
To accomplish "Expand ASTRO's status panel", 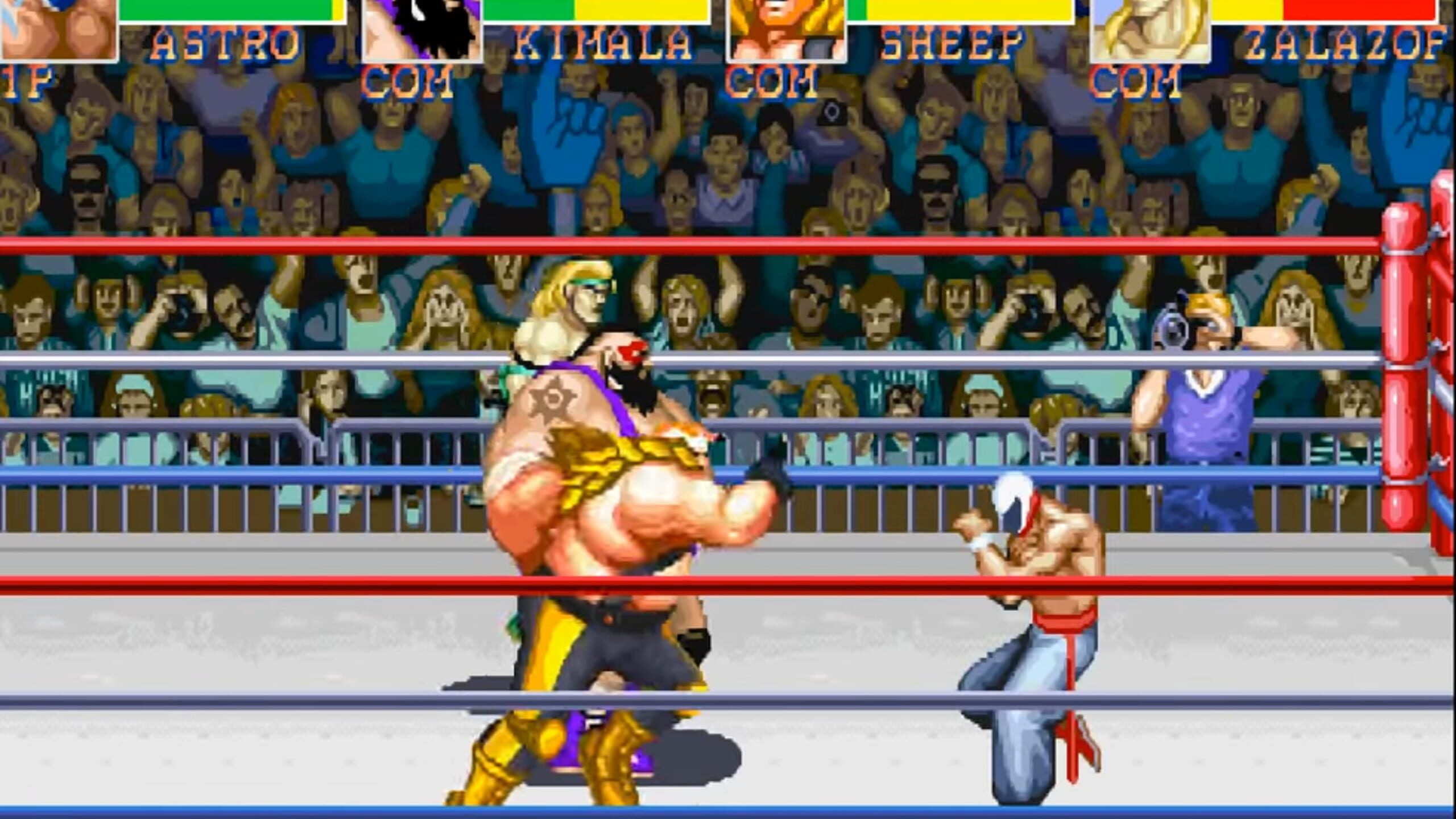I will [x=171, y=34].
